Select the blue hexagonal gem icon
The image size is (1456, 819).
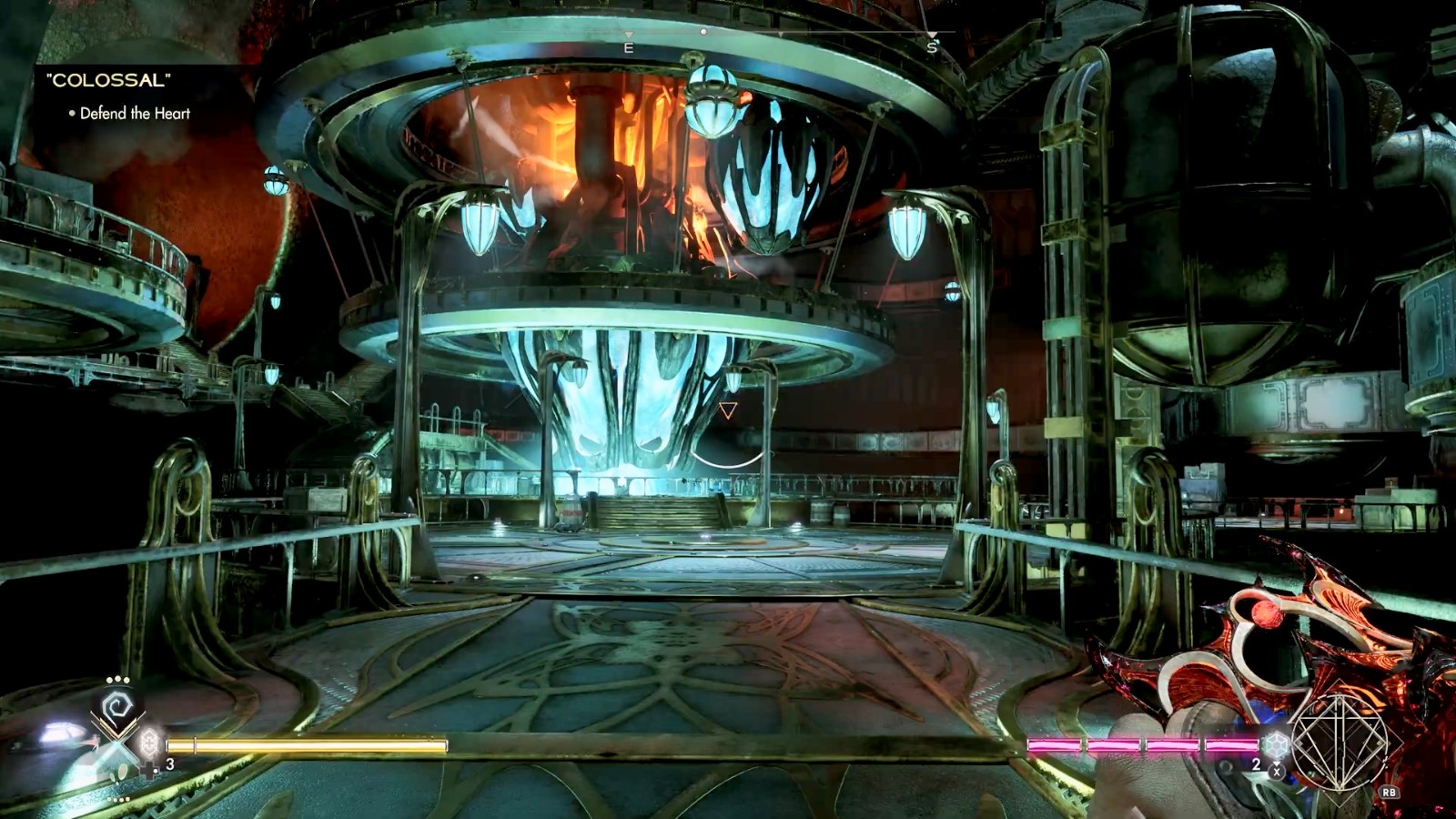tap(1277, 744)
